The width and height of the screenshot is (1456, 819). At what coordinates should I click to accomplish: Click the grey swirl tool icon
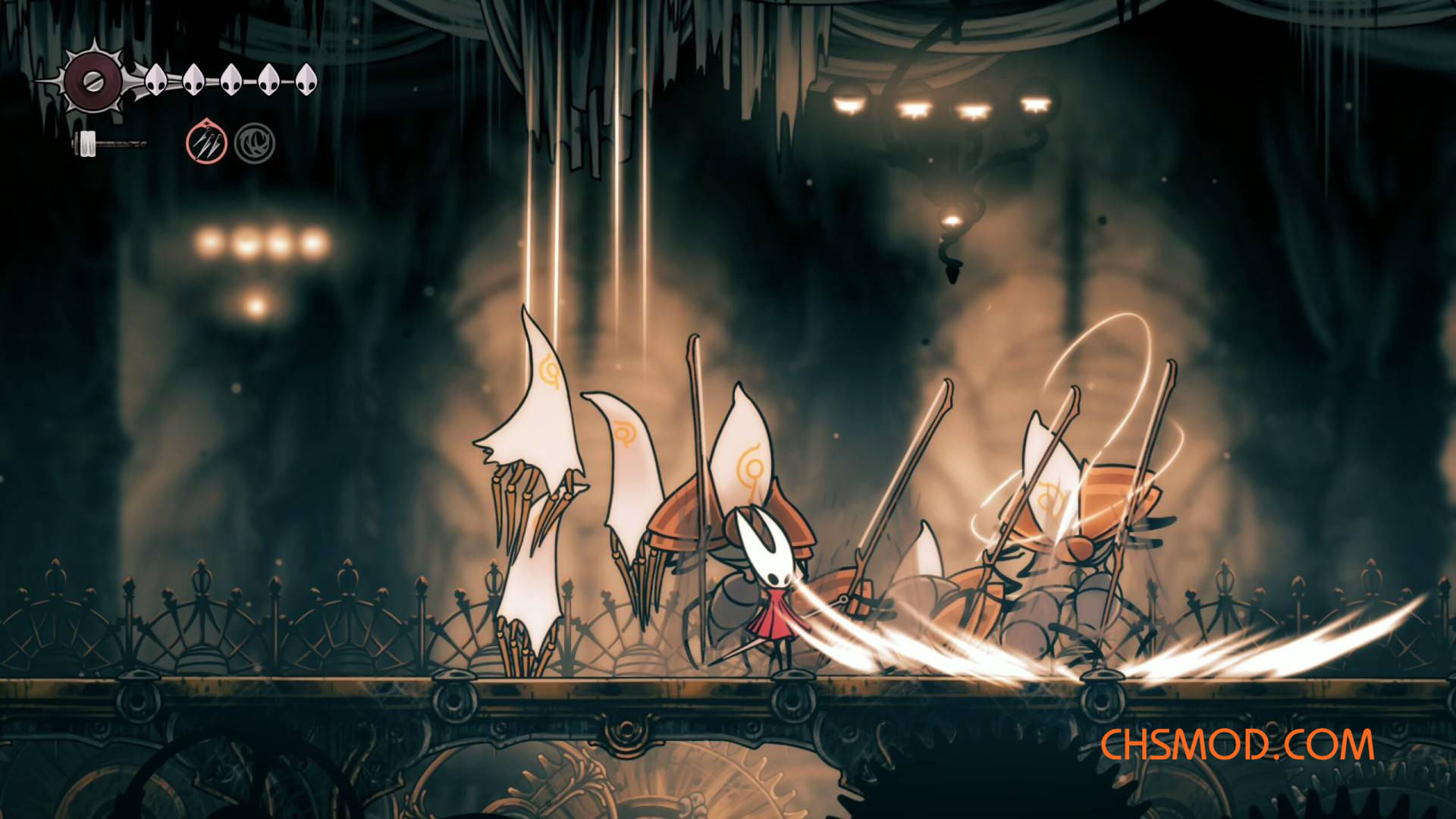click(x=254, y=143)
